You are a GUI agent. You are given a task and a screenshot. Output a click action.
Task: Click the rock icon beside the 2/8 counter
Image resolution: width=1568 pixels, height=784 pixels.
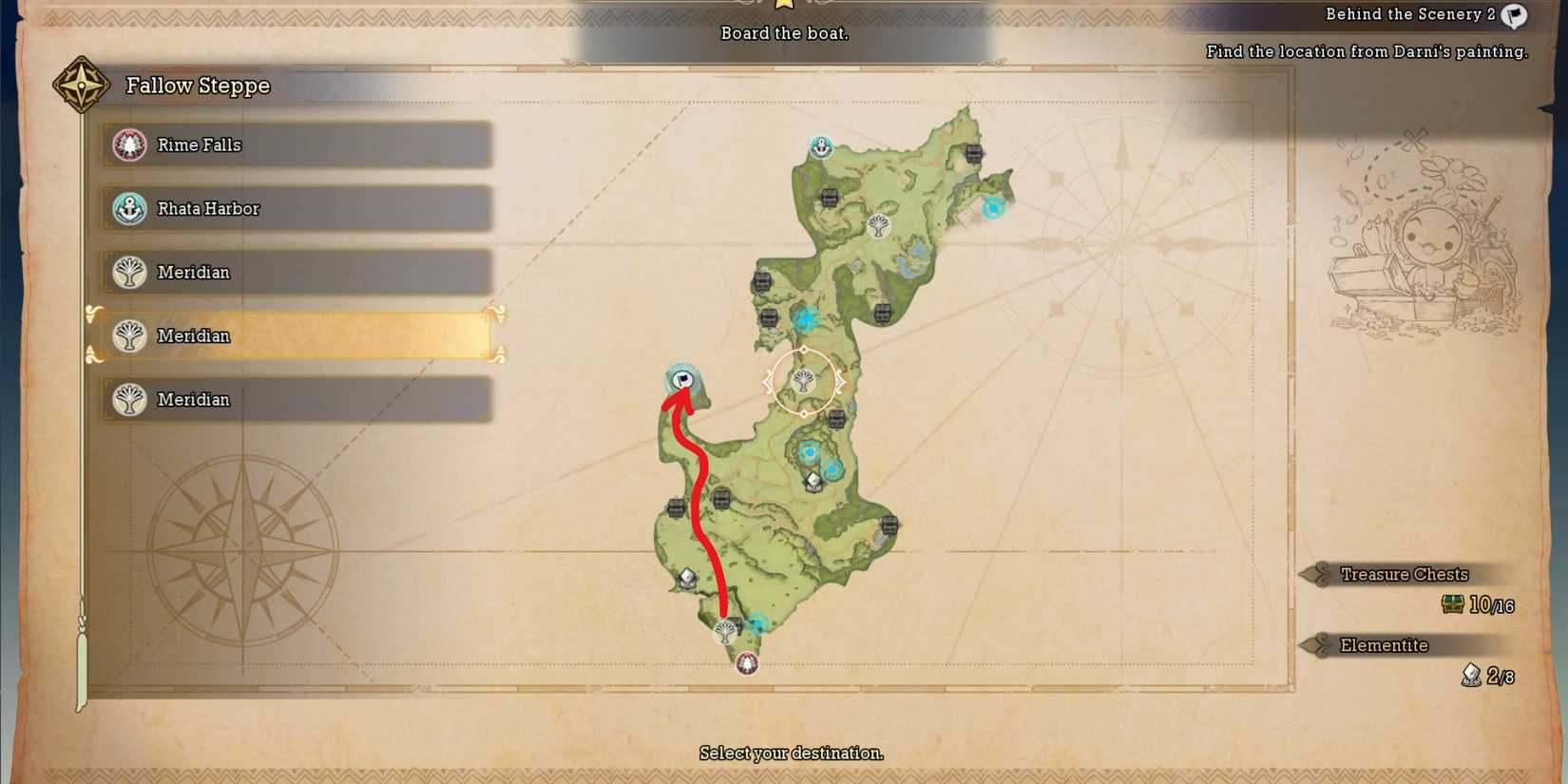[x=1469, y=676]
